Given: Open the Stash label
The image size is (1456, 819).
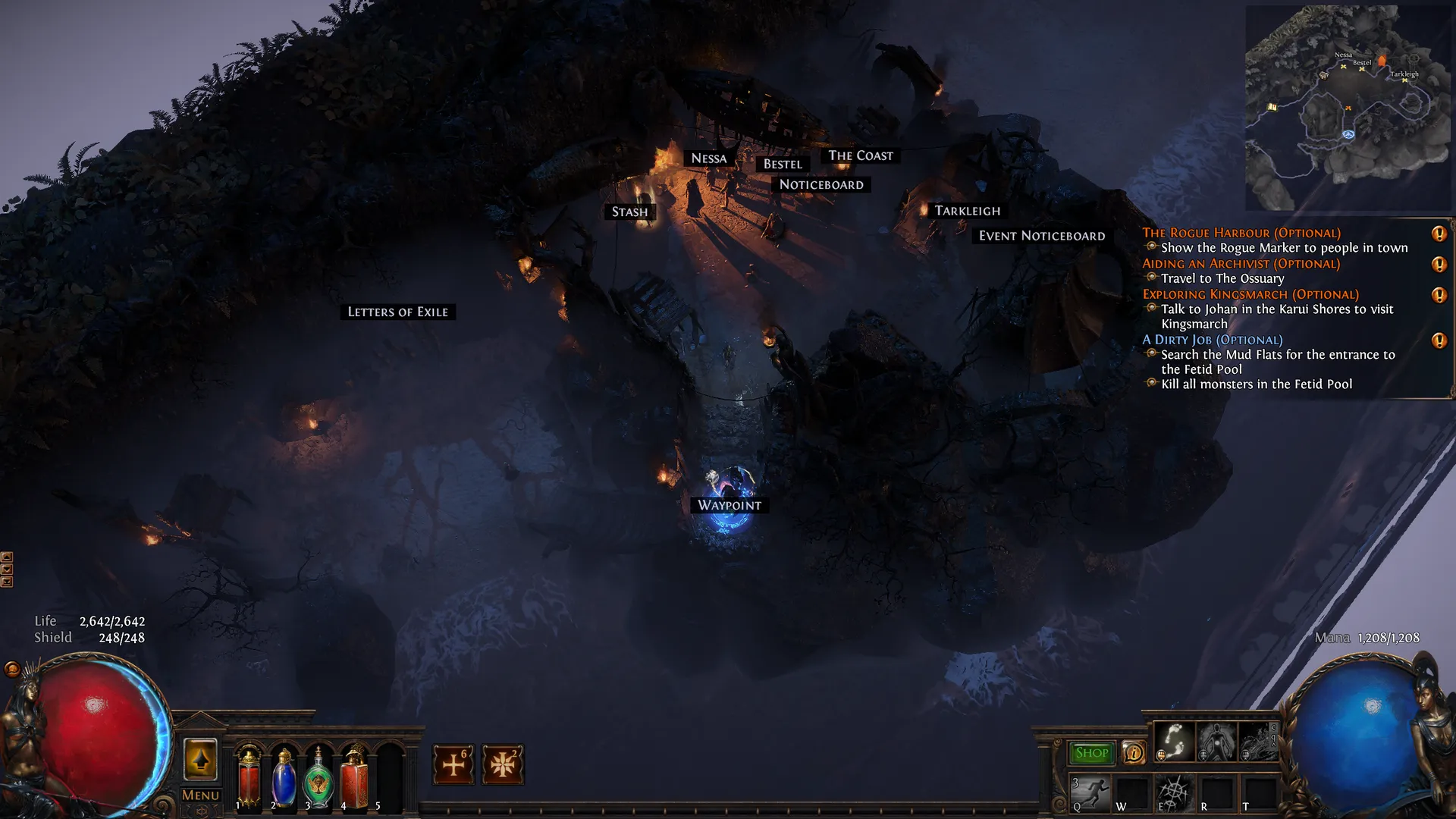Looking at the screenshot, I should 629,212.
